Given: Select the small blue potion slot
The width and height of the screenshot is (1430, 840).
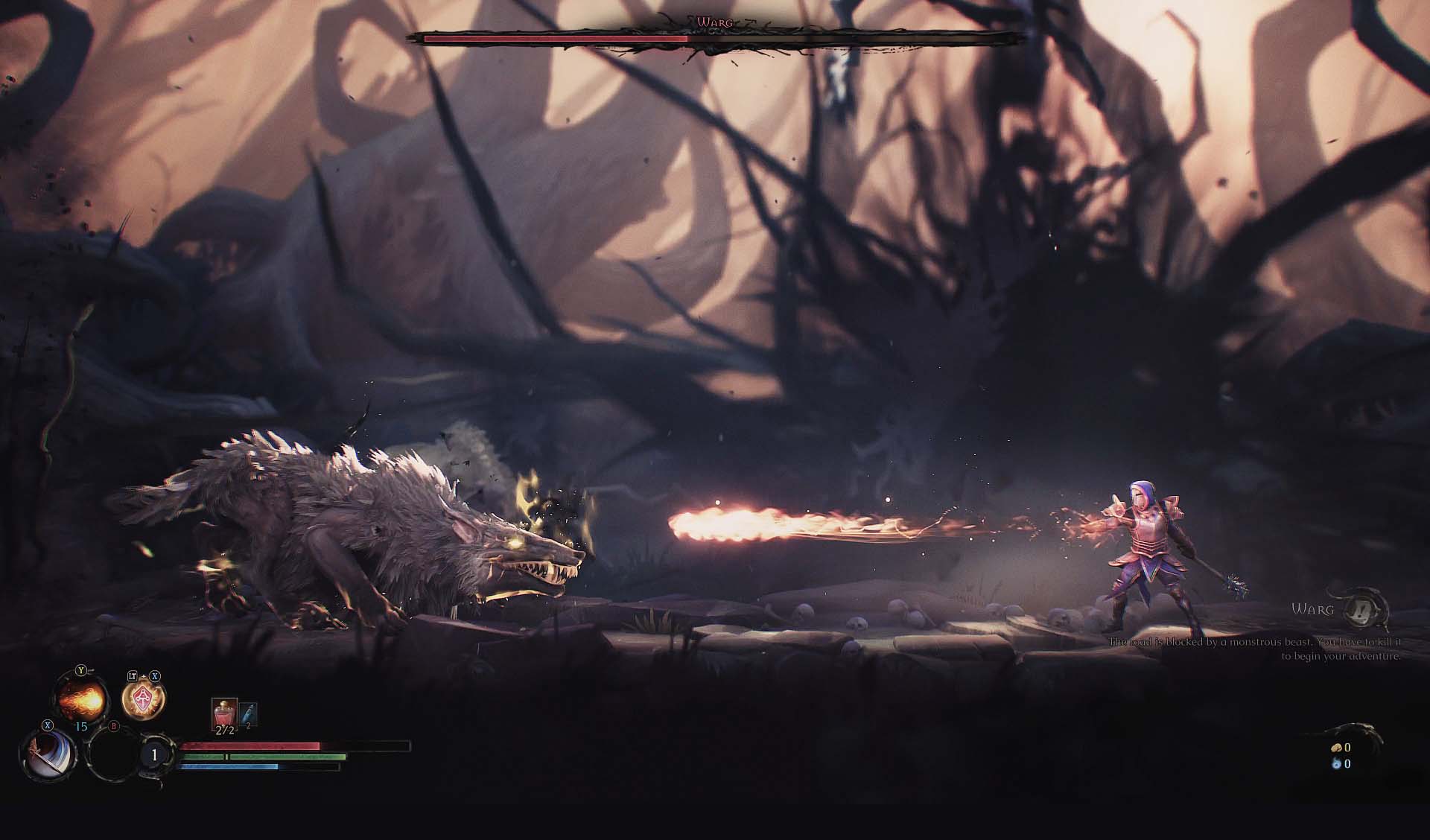Looking at the screenshot, I should [x=249, y=715].
